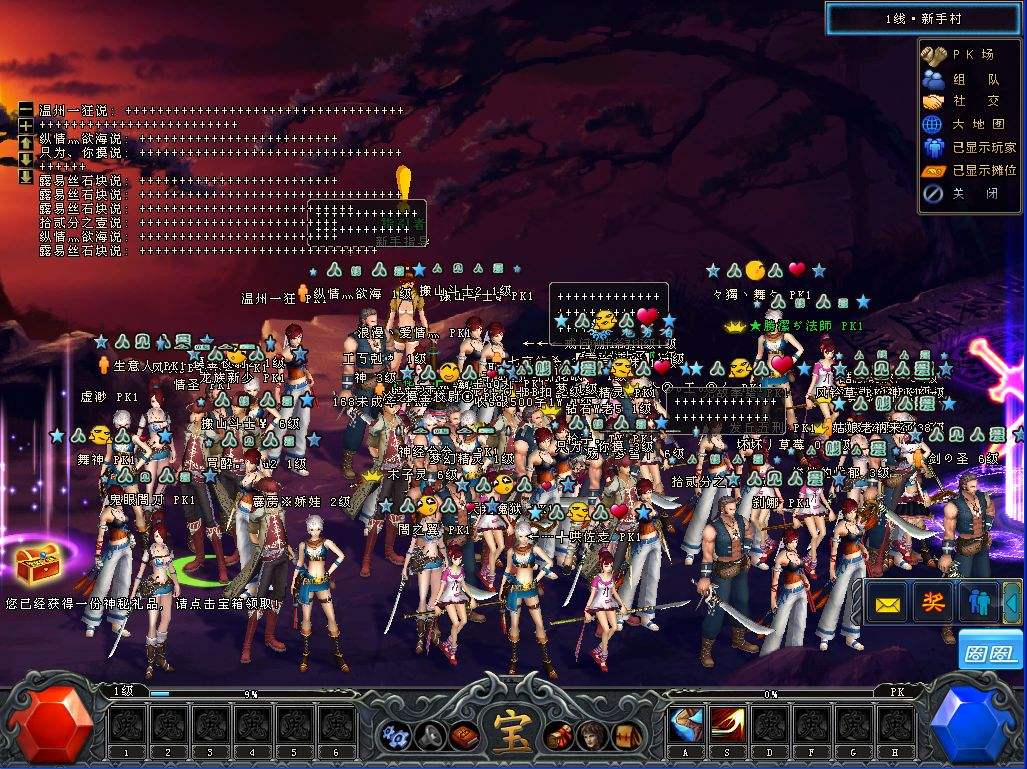The width and height of the screenshot is (1027, 769).
Task: Collapse the arrow tab beside the friends button
Action: (x=1012, y=602)
